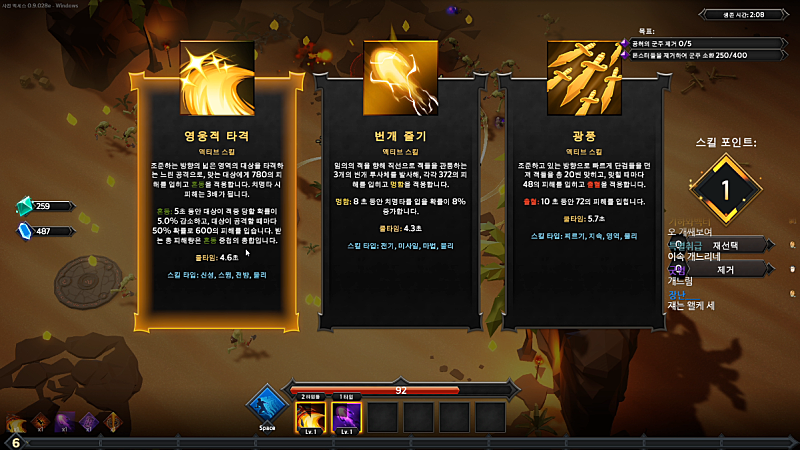
Task: Choose the 영웅적 타격 skill card
Action: coord(216,190)
